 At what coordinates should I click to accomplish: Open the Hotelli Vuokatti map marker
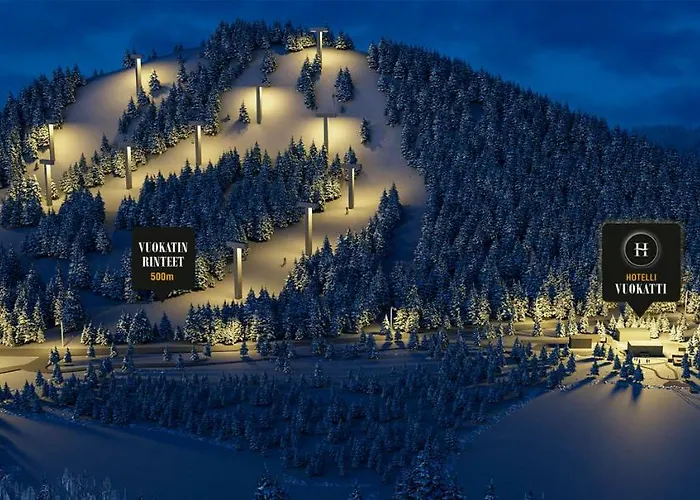point(641,263)
